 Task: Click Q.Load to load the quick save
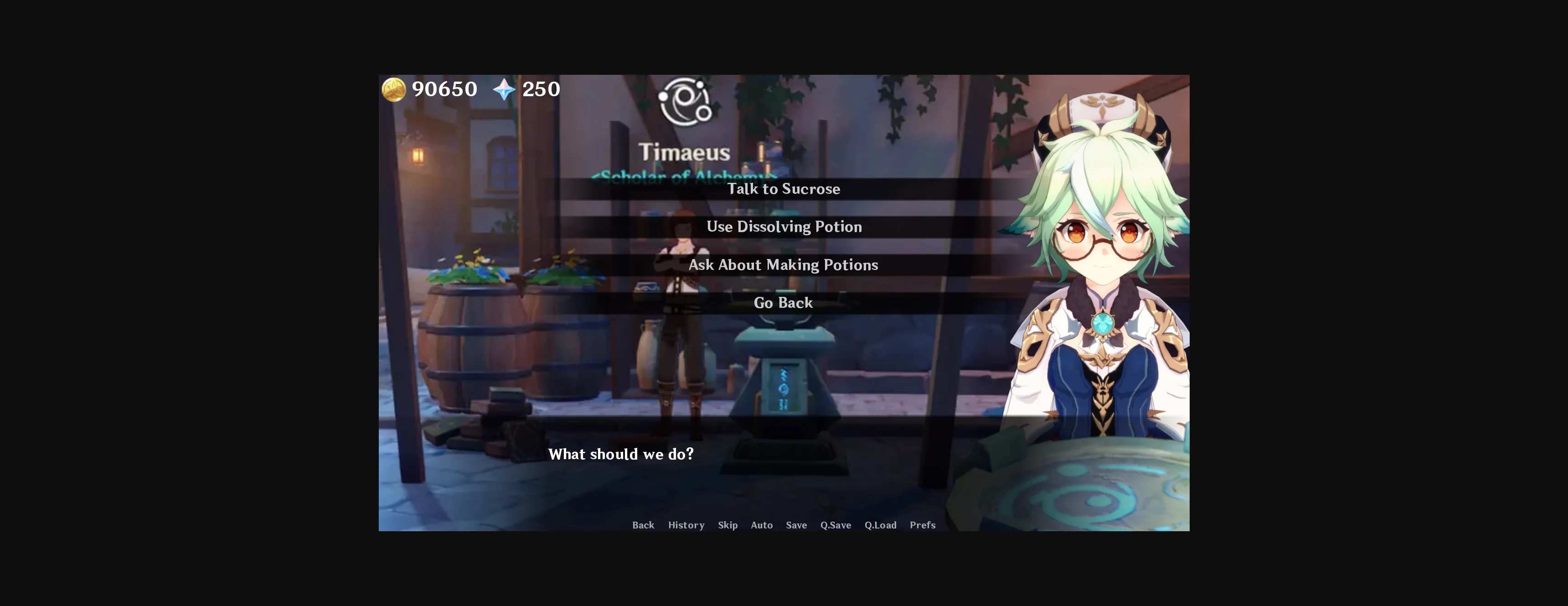[880, 524]
